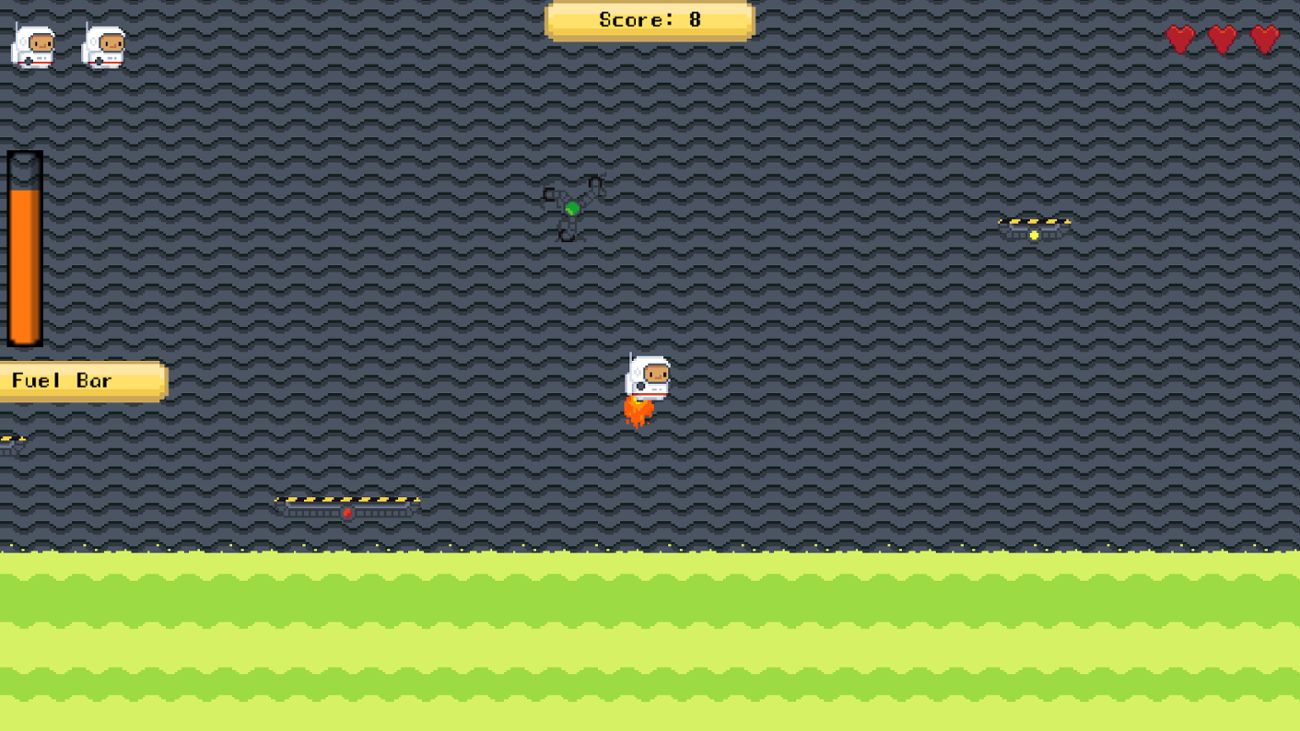The width and height of the screenshot is (1300, 731).
Task: Click the Score: 8 text
Action: [649, 20]
